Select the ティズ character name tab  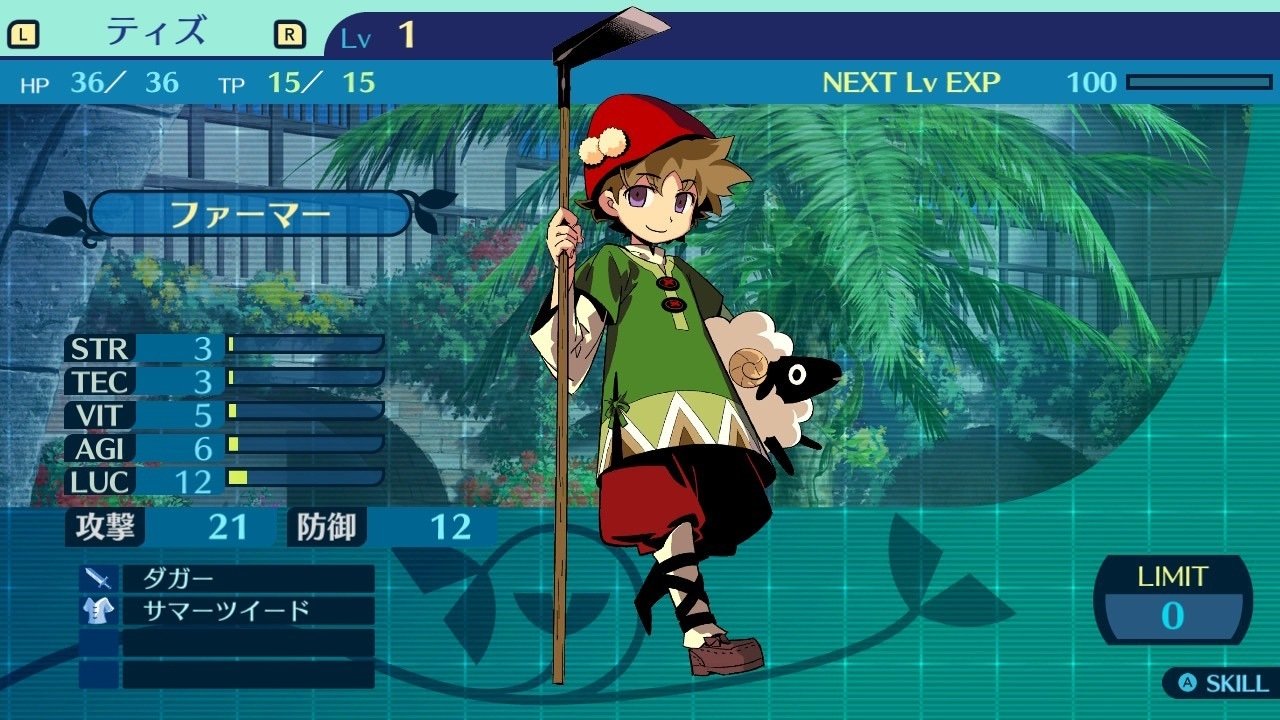point(156,33)
